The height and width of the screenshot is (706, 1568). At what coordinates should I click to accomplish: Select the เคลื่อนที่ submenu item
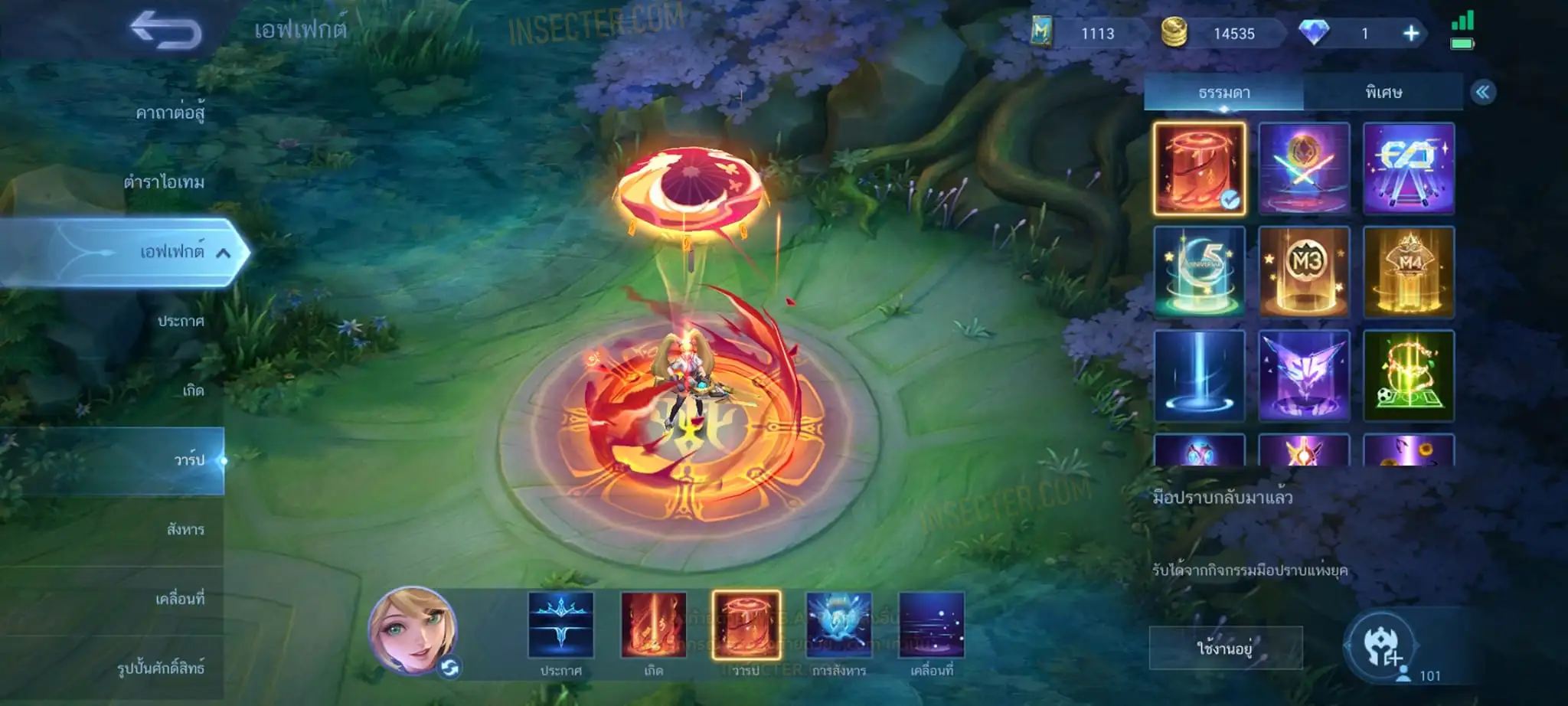180,598
